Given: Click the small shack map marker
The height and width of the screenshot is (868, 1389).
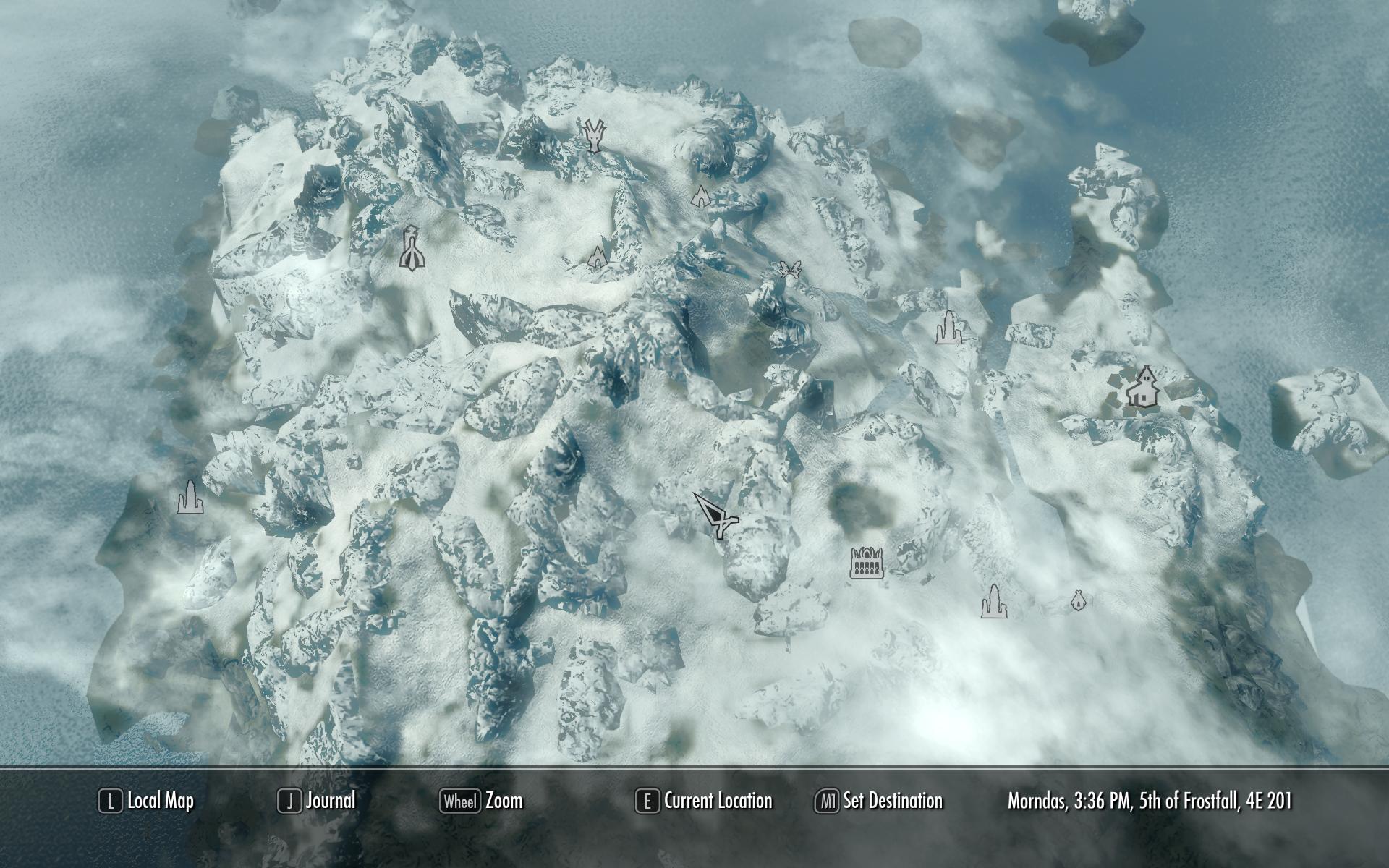Looking at the screenshot, I should pos(1078,600).
